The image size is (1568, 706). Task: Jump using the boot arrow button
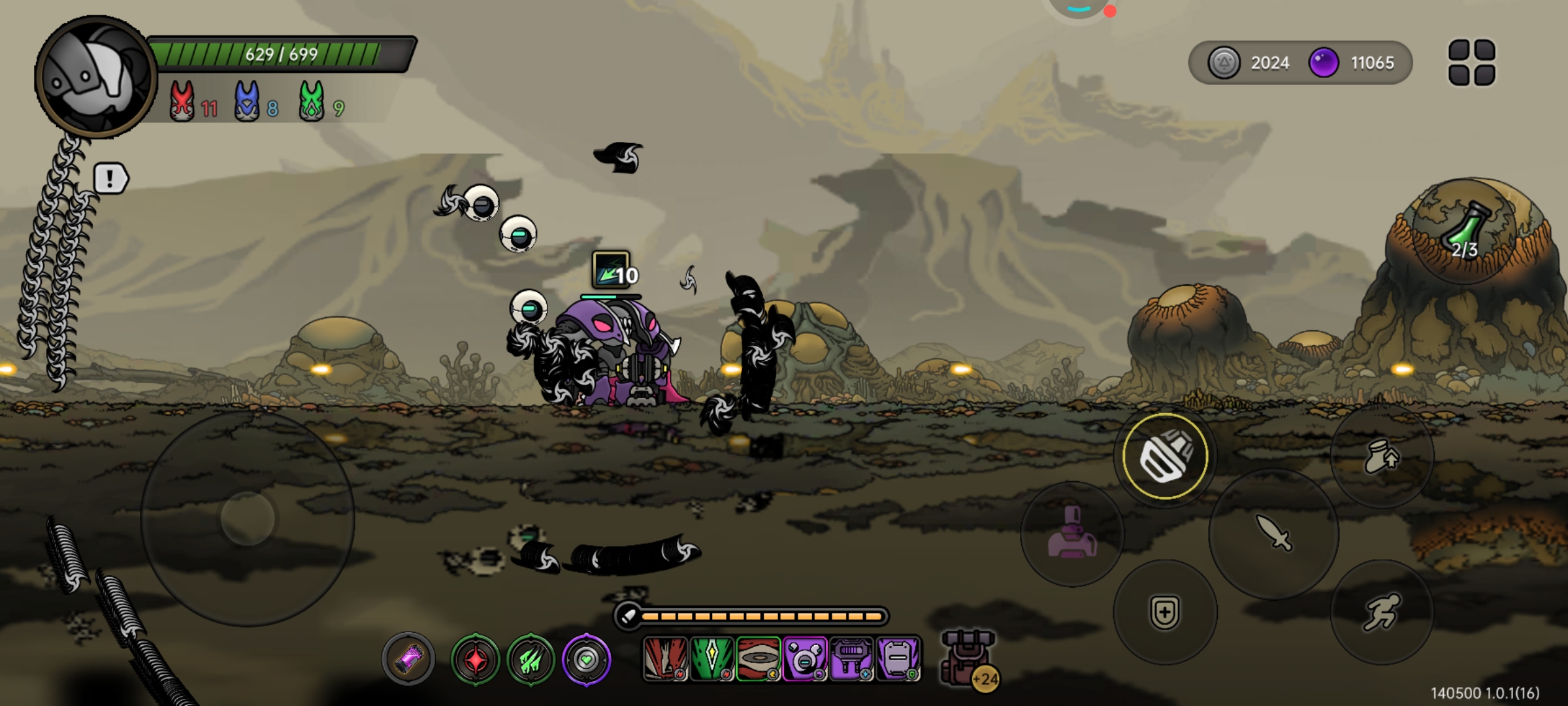(1381, 456)
